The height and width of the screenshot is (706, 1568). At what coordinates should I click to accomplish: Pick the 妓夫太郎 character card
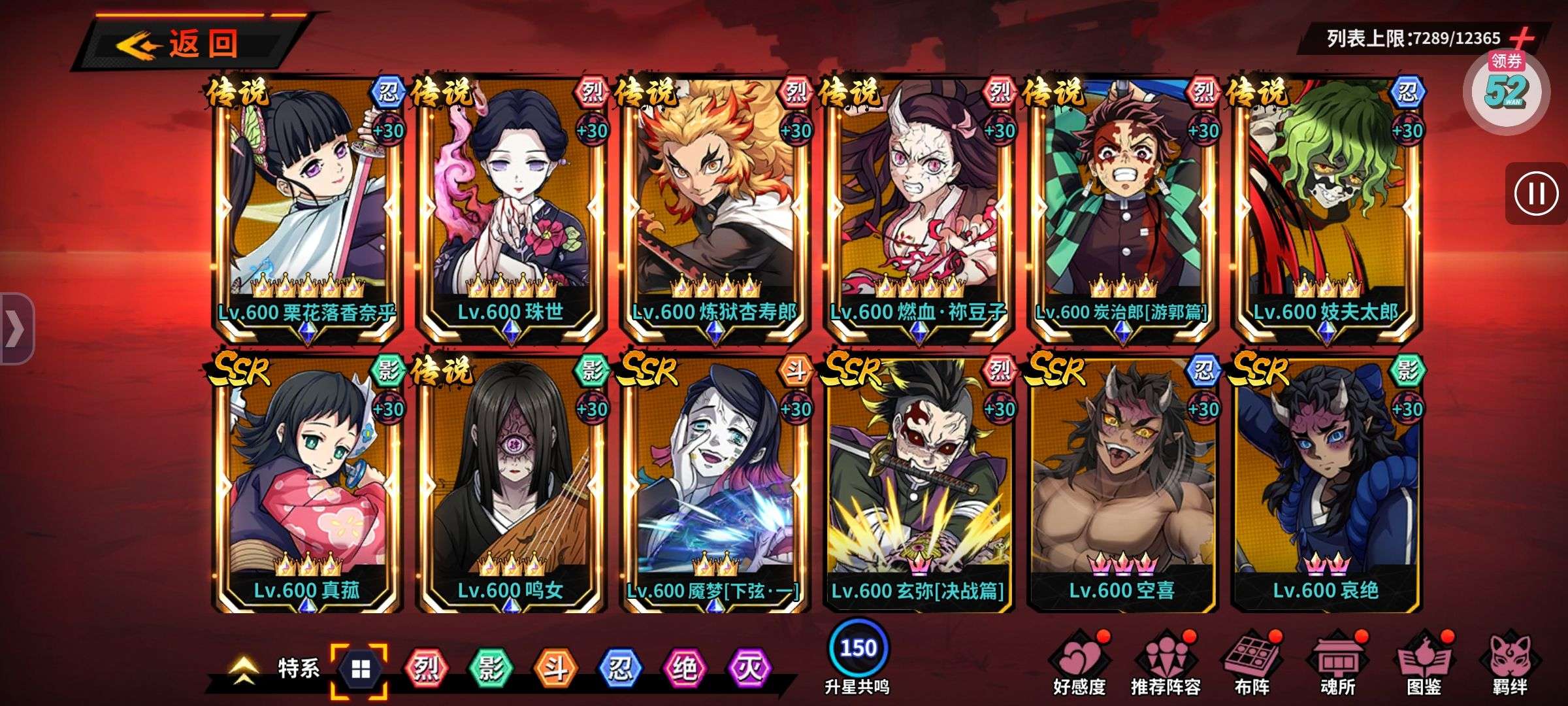(1326, 209)
